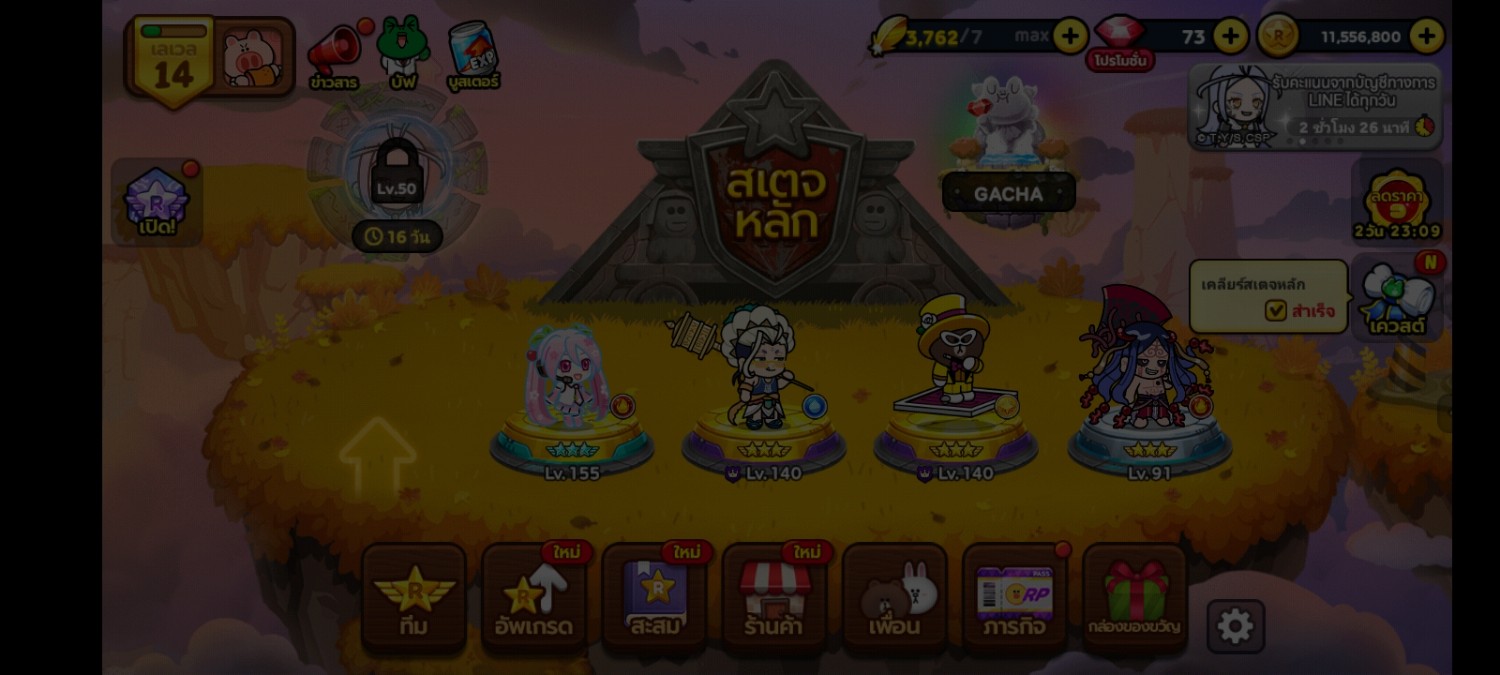Open the gift box menu
The image size is (1500, 675).
tap(1135, 599)
